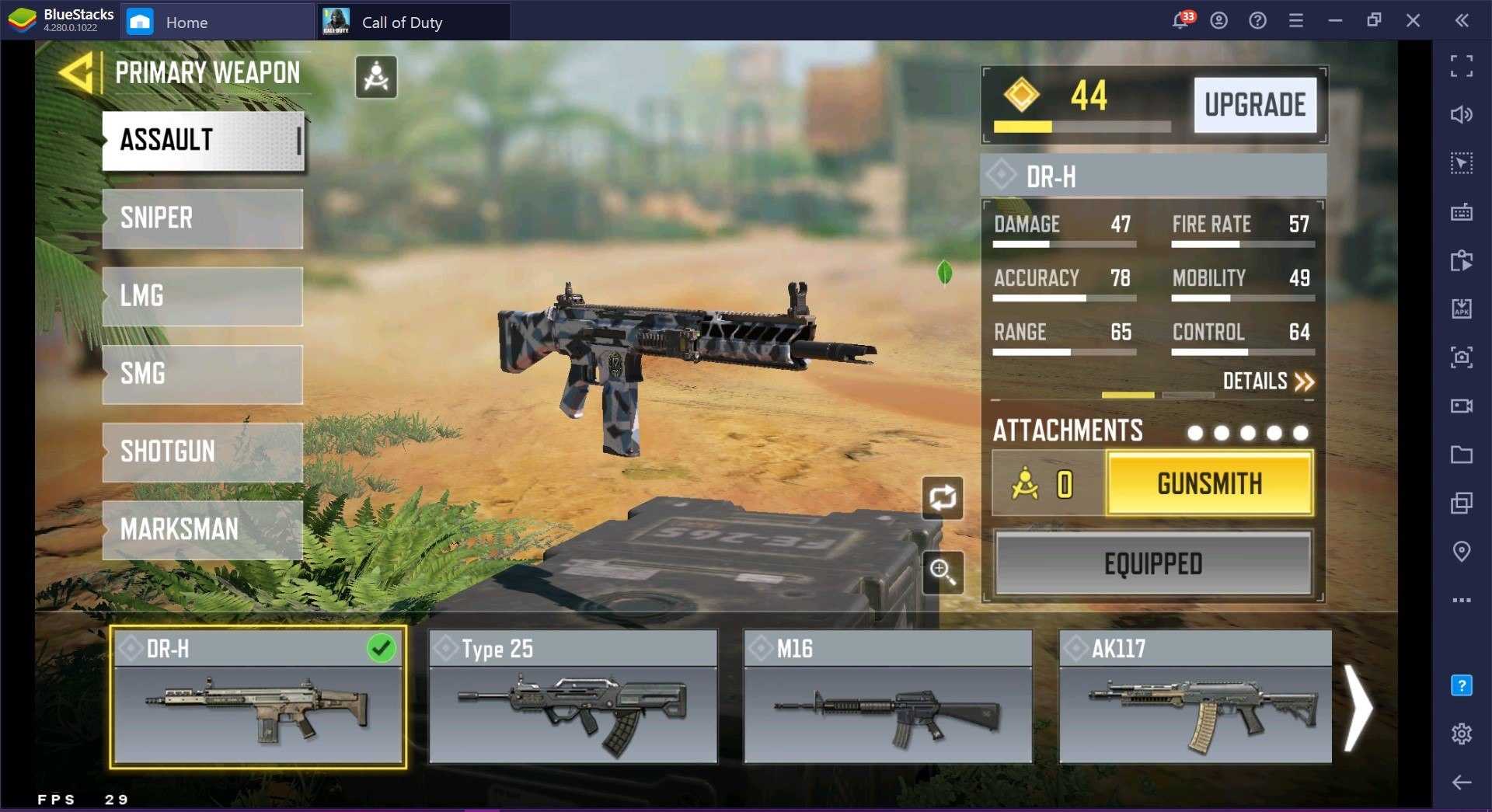Select the M16 weapon card

pos(888,697)
